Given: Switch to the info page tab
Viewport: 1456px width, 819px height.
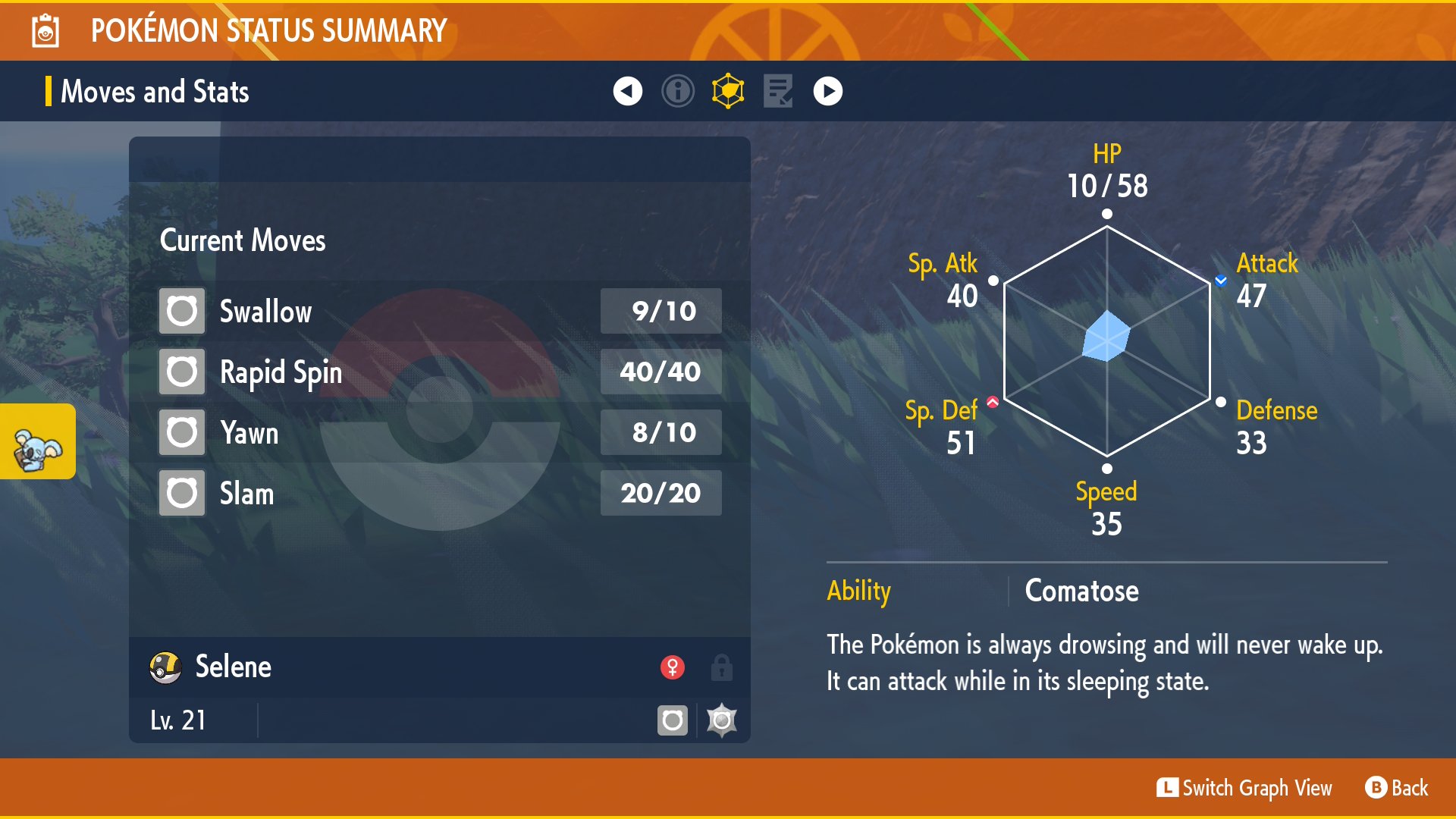Looking at the screenshot, I should [x=677, y=92].
